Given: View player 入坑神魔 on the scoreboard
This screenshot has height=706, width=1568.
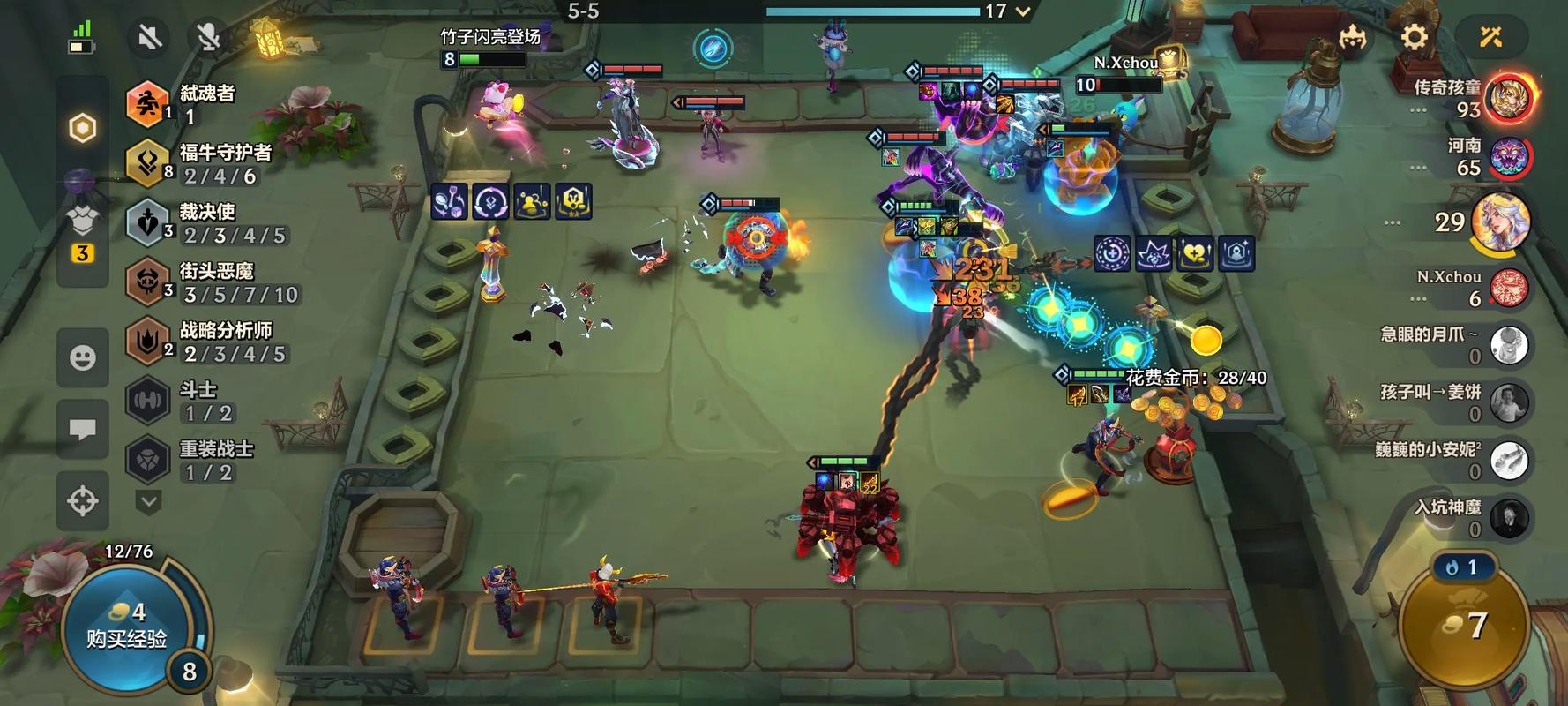Looking at the screenshot, I should click(x=1508, y=518).
